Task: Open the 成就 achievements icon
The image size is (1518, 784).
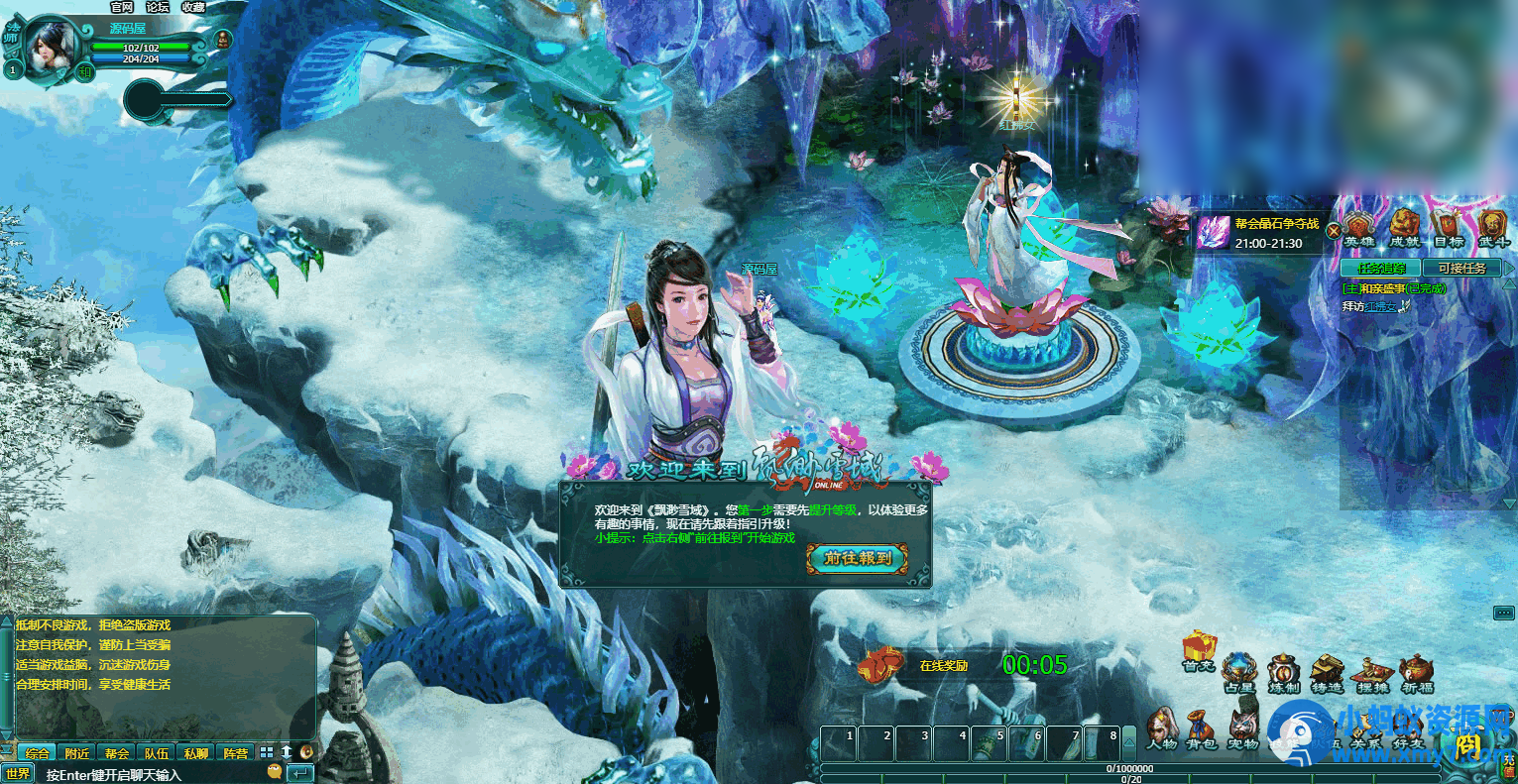Action: point(1404,225)
